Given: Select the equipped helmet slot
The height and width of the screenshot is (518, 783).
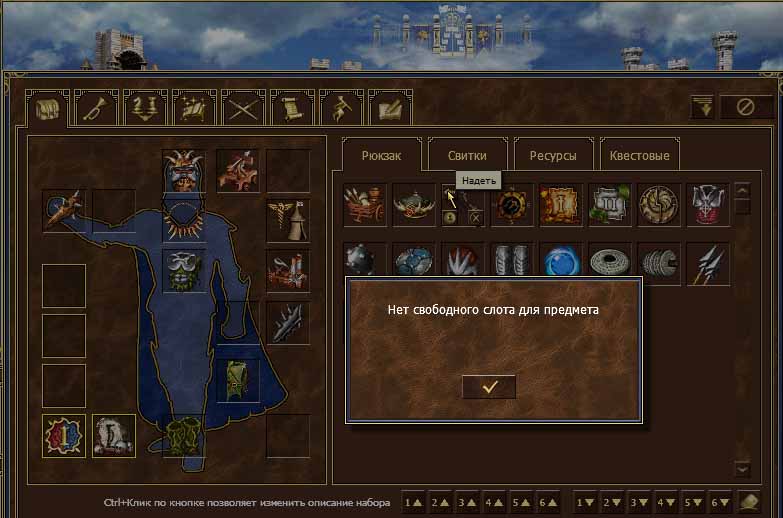Looking at the screenshot, I should point(184,171).
